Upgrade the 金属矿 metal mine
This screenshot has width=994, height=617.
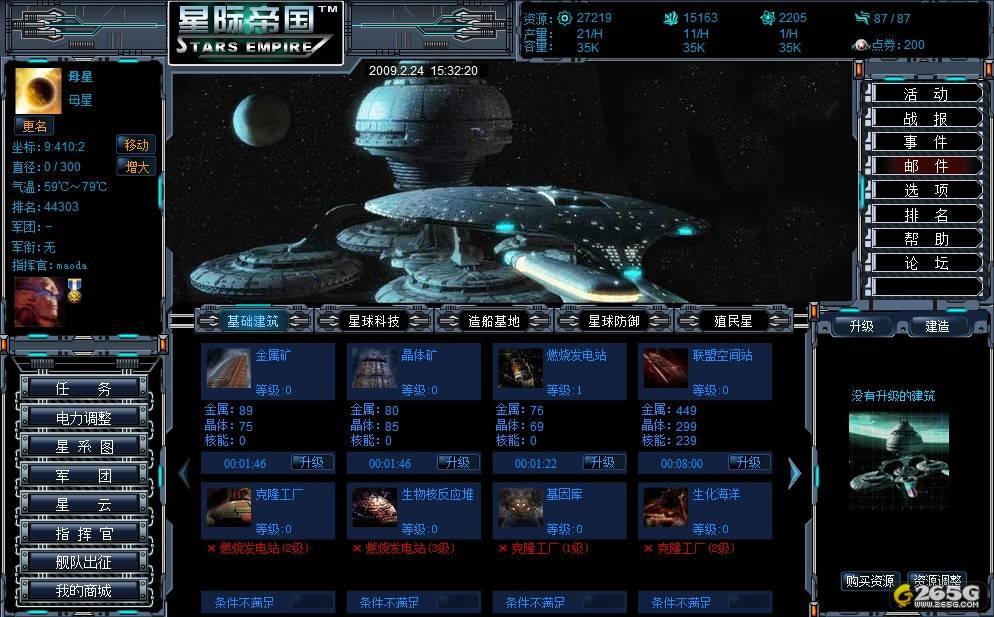tap(312, 463)
